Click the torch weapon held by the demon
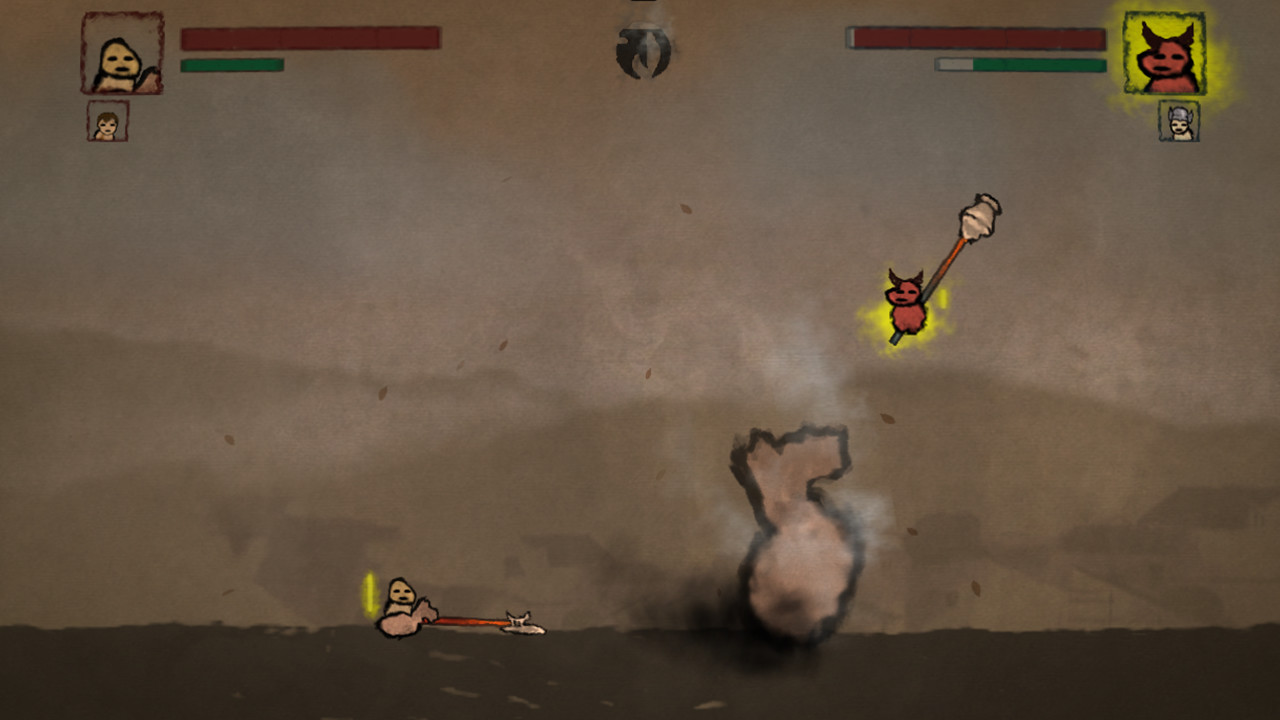Image resolution: width=1280 pixels, height=720 pixels. tap(975, 218)
